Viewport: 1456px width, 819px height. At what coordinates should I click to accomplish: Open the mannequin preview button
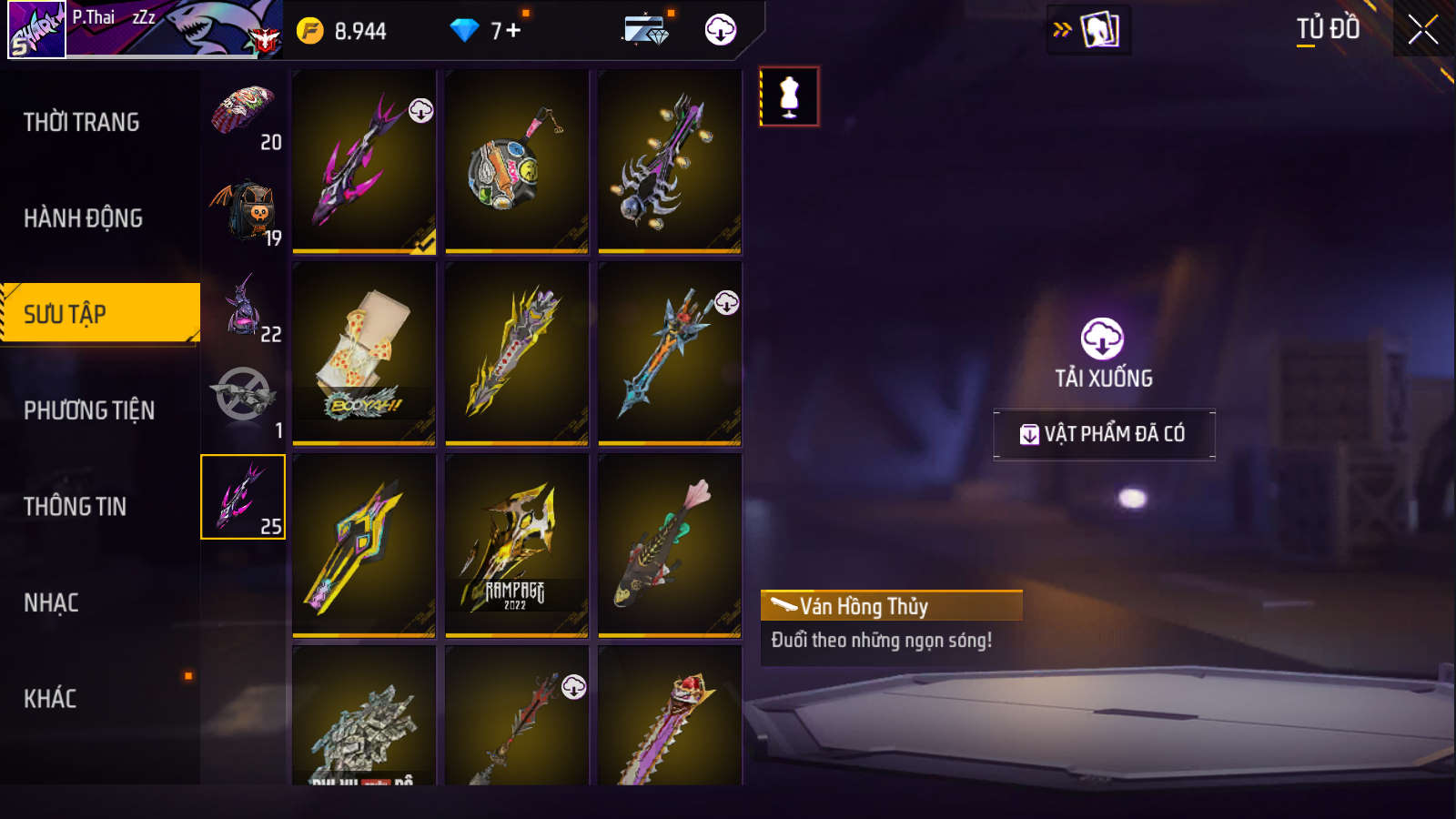pos(789,96)
